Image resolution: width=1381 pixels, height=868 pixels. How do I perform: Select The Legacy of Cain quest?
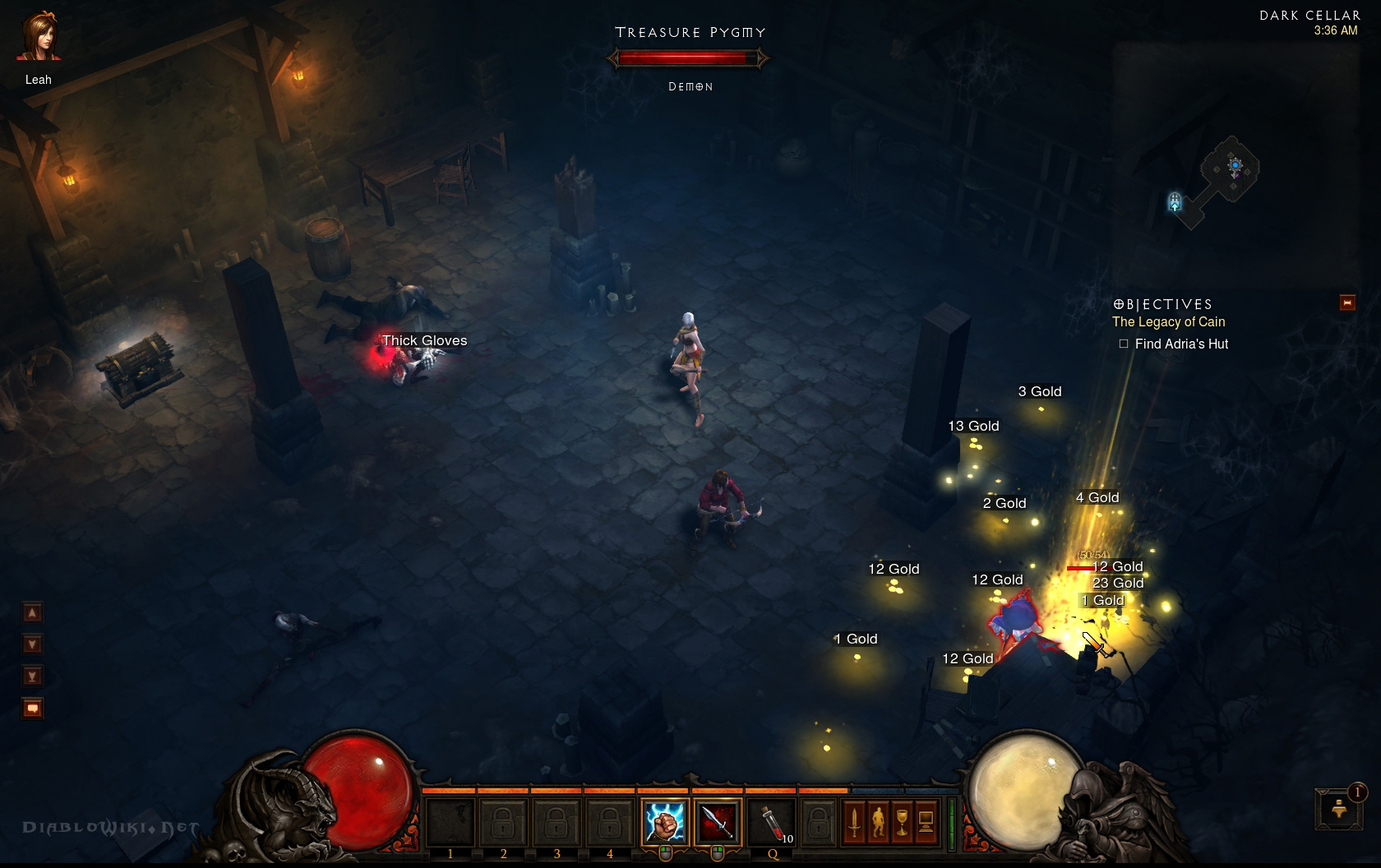point(1168,322)
